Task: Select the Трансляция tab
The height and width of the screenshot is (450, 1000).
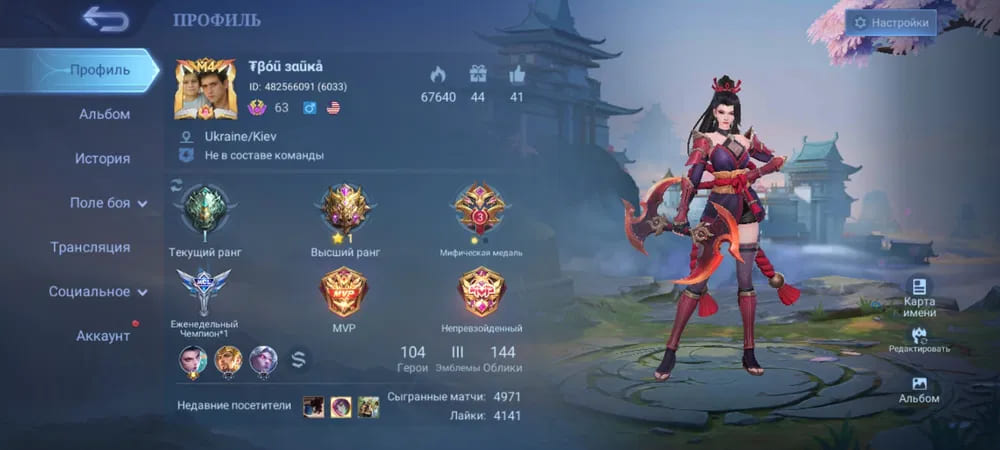Action: pyautogui.click(x=90, y=247)
